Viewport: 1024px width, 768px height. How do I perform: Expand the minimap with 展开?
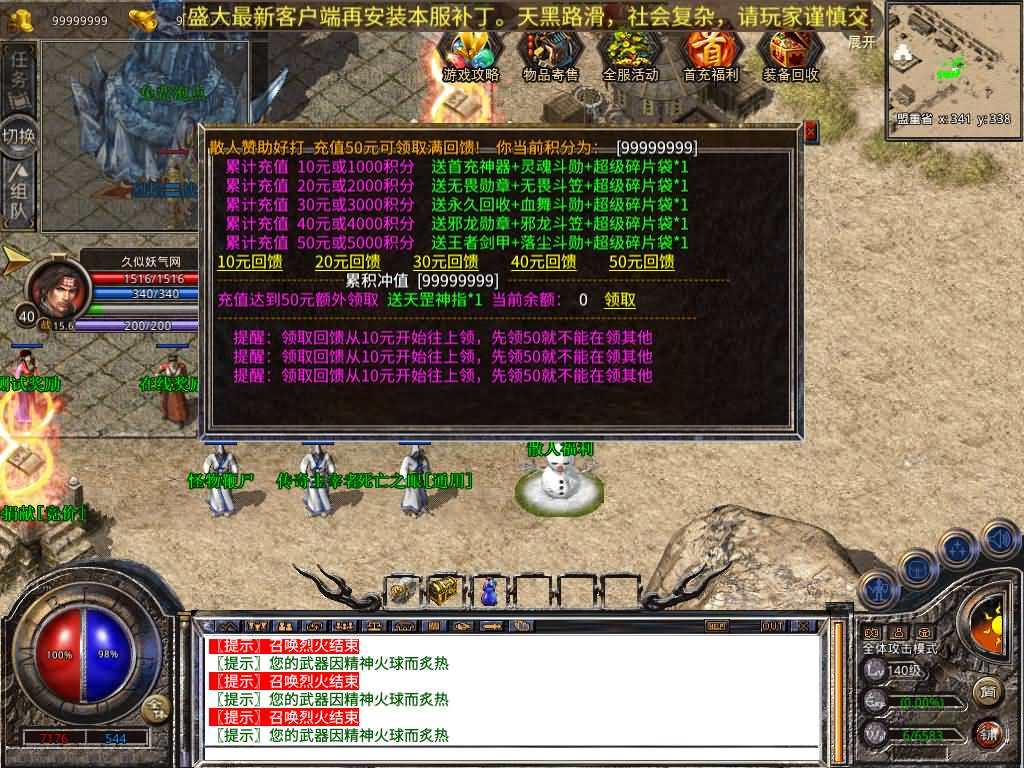click(861, 42)
